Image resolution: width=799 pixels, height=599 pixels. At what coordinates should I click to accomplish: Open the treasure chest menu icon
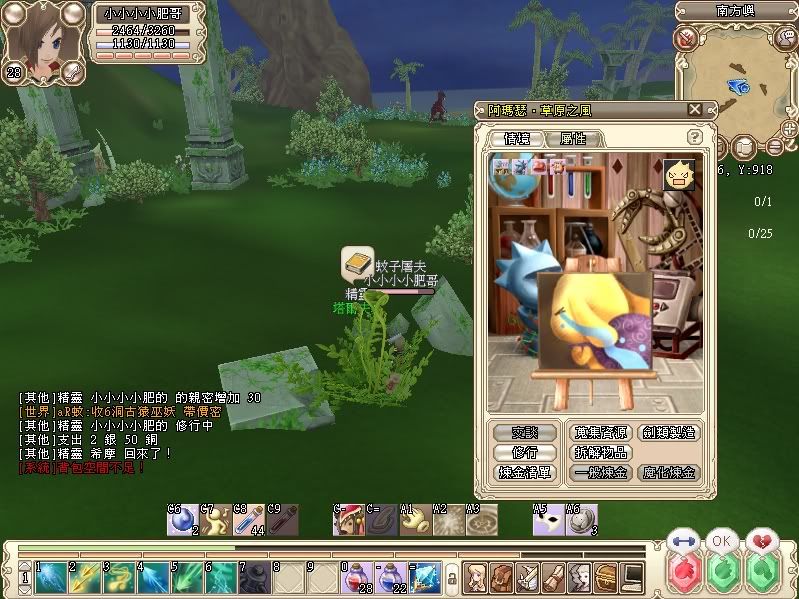coord(605,576)
